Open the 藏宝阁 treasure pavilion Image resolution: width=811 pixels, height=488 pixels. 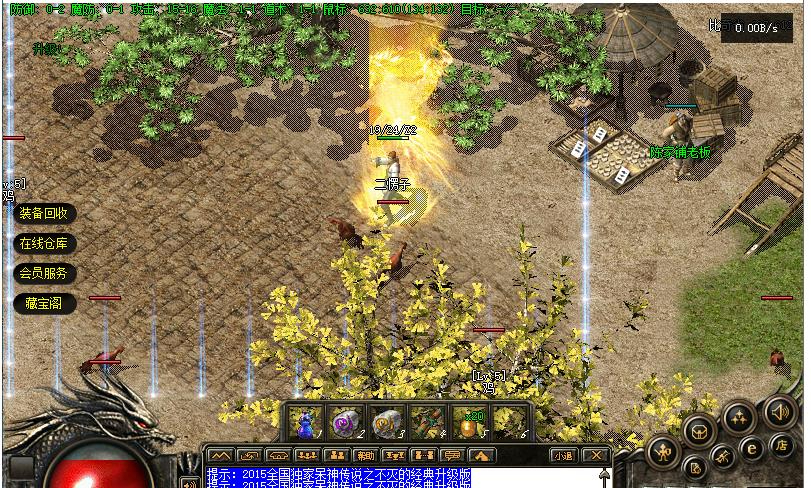[43, 303]
